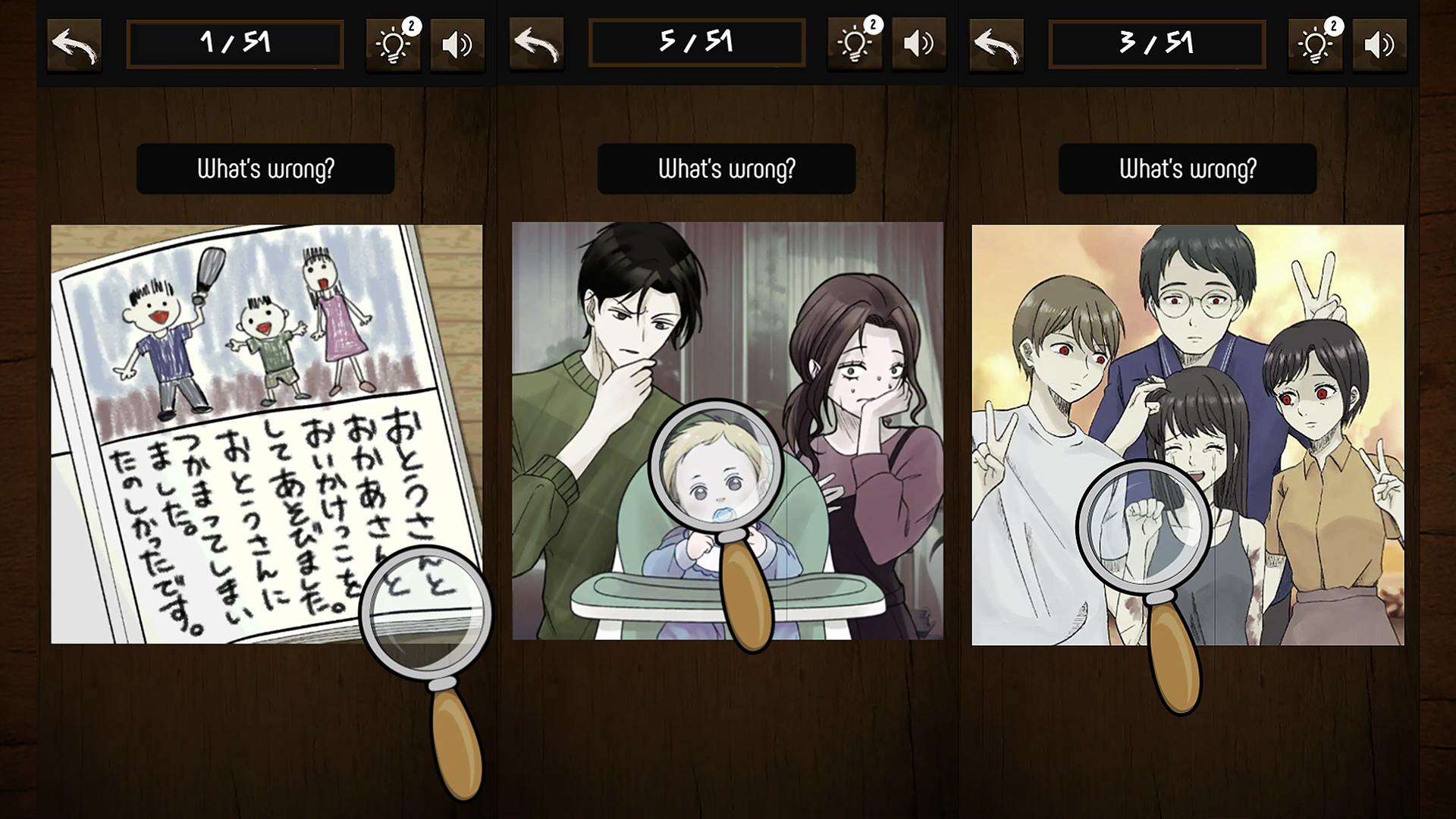Image resolution: width=1456 pixels, height=819 pixels.
Task: Tap the back arrow in the left panel
Action: (74, 43)
